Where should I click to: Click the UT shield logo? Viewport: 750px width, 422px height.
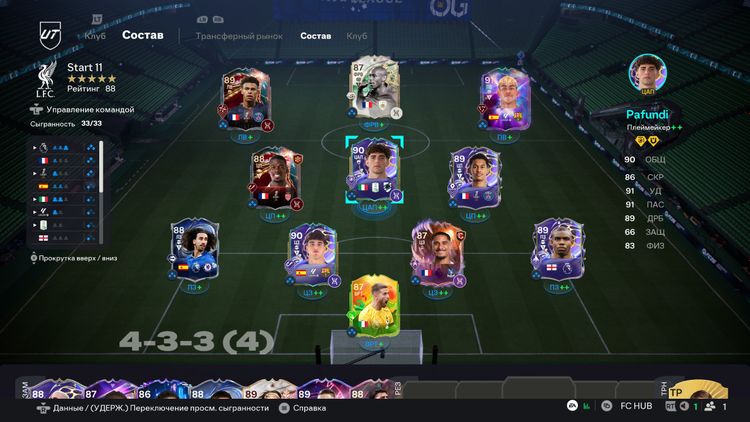tap(49, 33)
